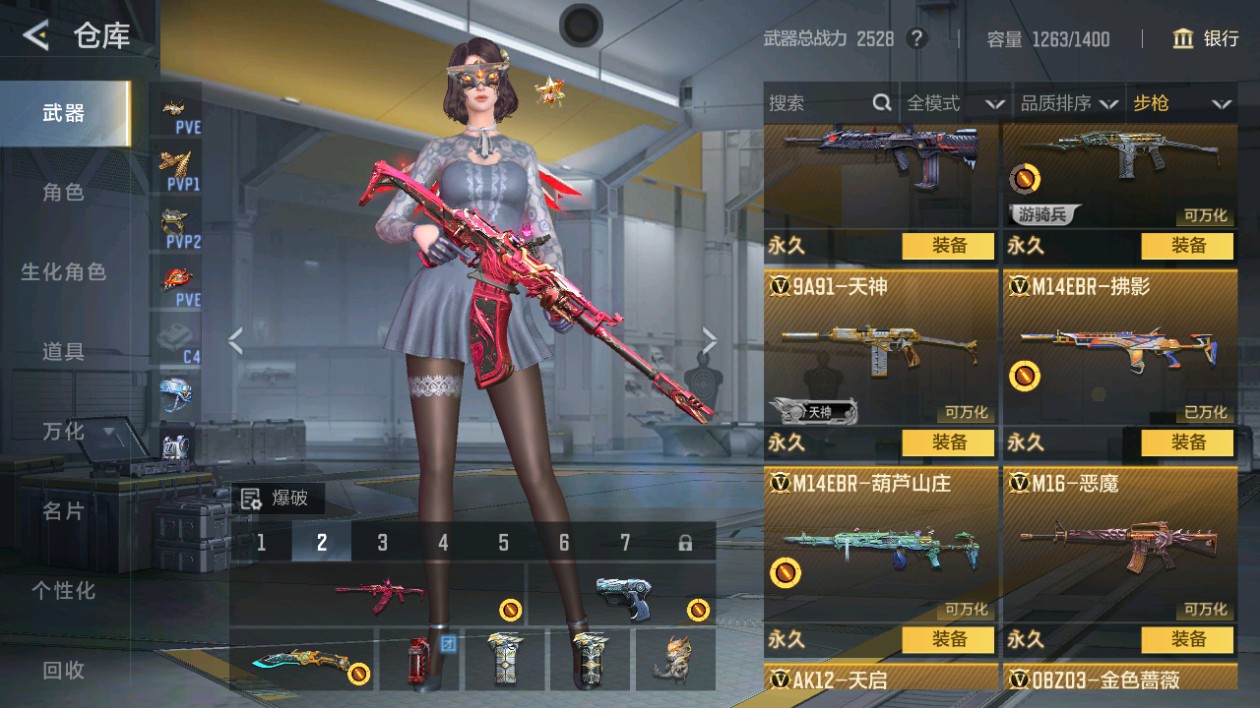1260x708 pixels.
Task: Show the weapon power help question mark
Action: point(915,39)
